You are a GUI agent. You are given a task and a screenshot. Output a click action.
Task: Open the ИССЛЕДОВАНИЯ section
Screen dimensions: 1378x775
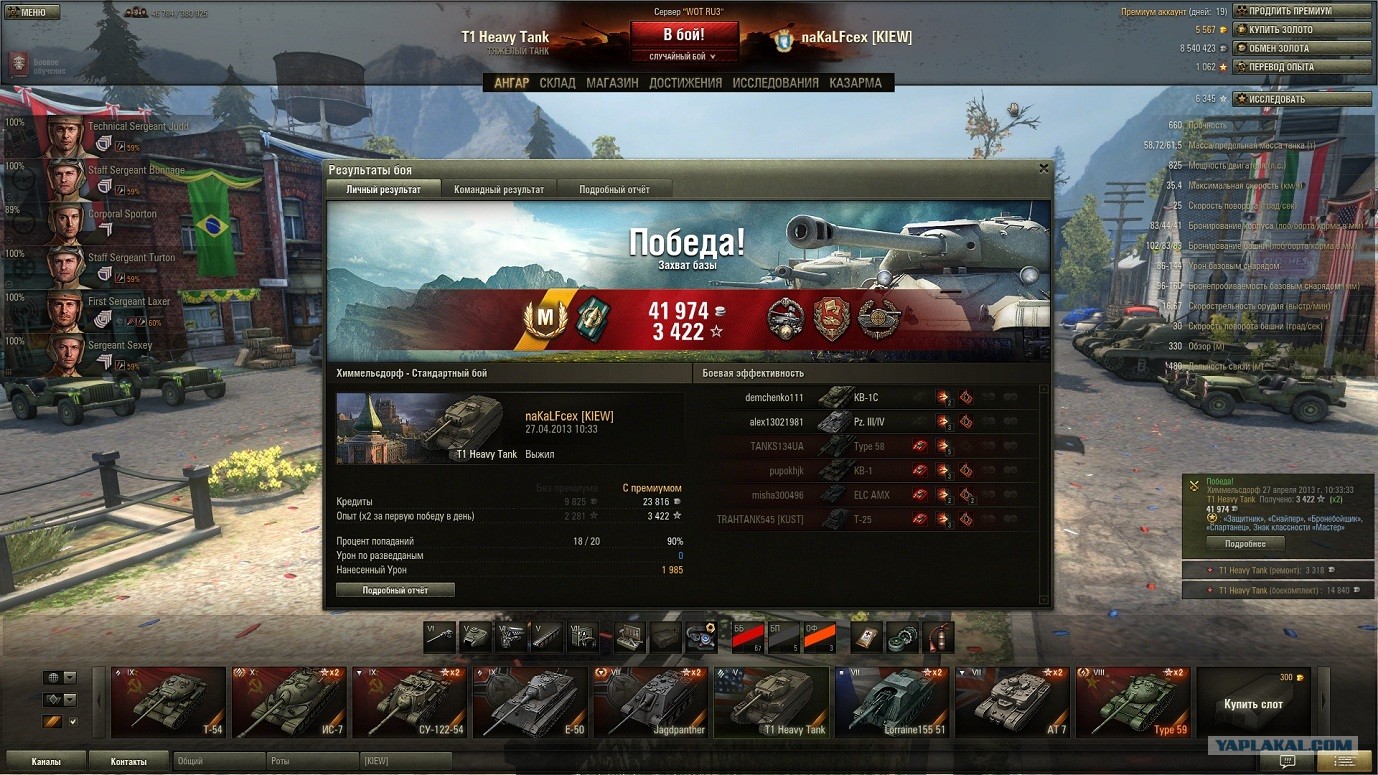775,83
